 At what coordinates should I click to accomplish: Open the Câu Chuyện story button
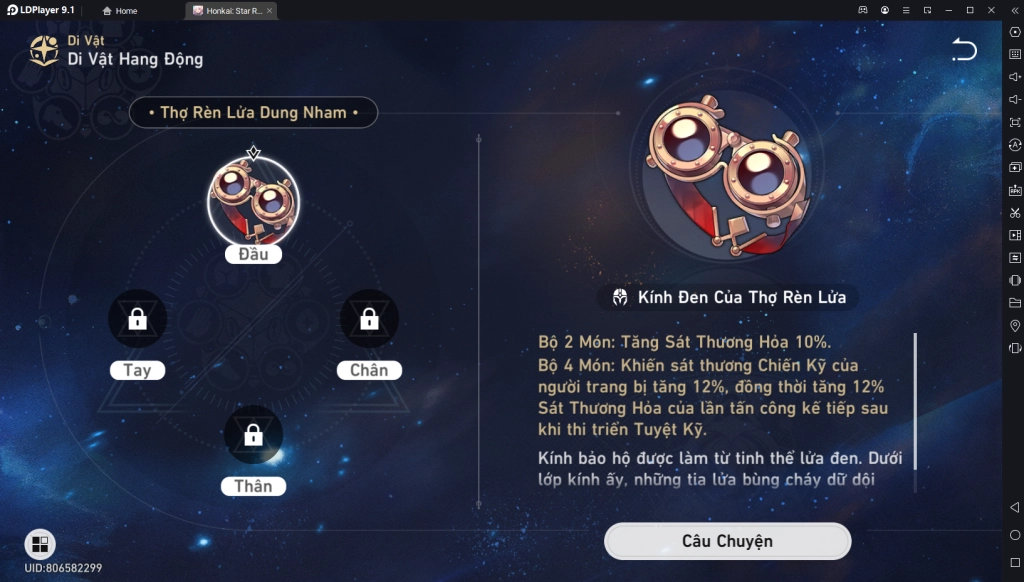click(727, 541)
